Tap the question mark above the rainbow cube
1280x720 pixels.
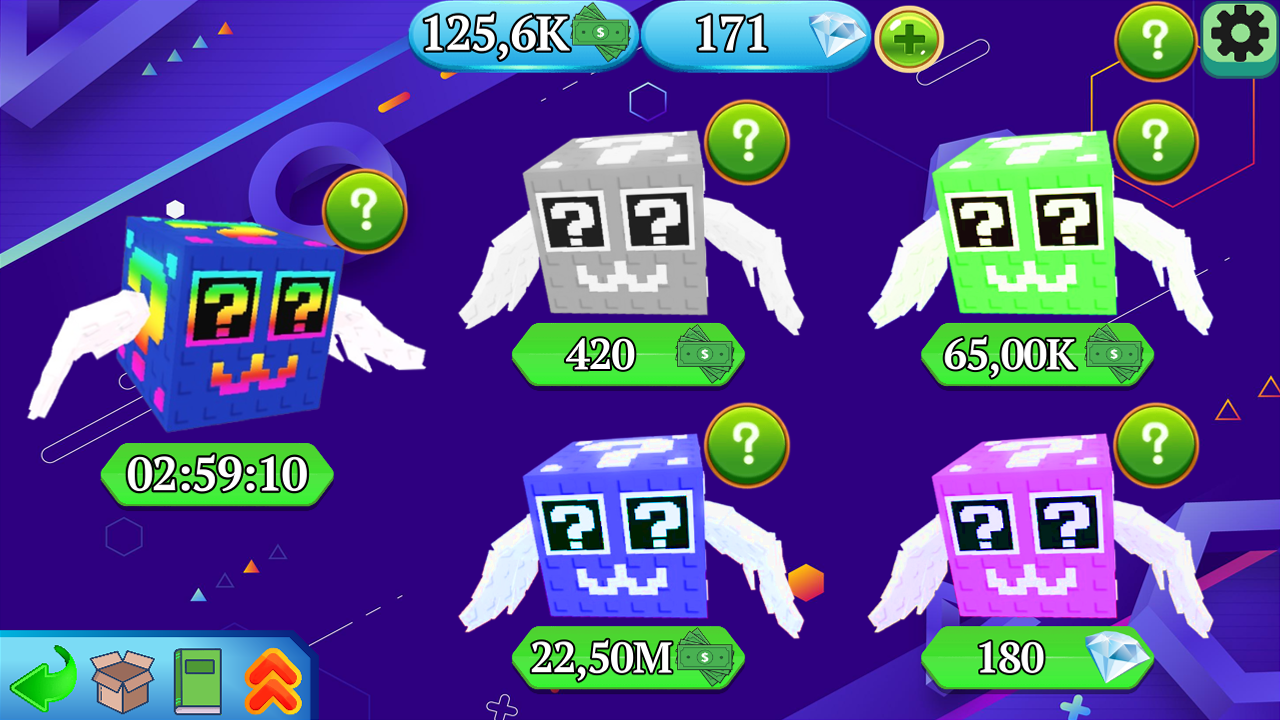[364, 212]
